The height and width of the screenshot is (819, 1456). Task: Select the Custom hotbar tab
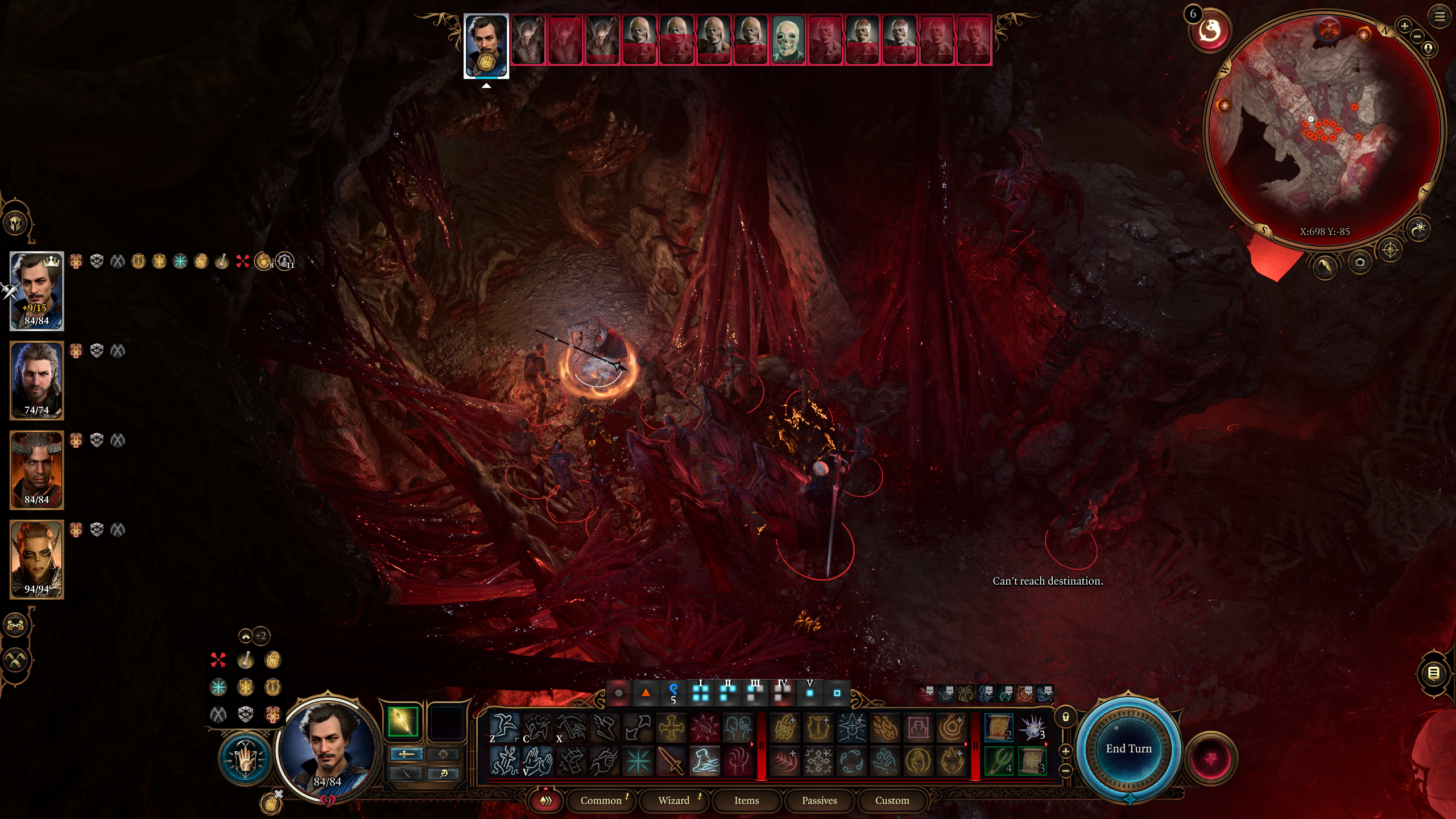click(x=892, y=800)
